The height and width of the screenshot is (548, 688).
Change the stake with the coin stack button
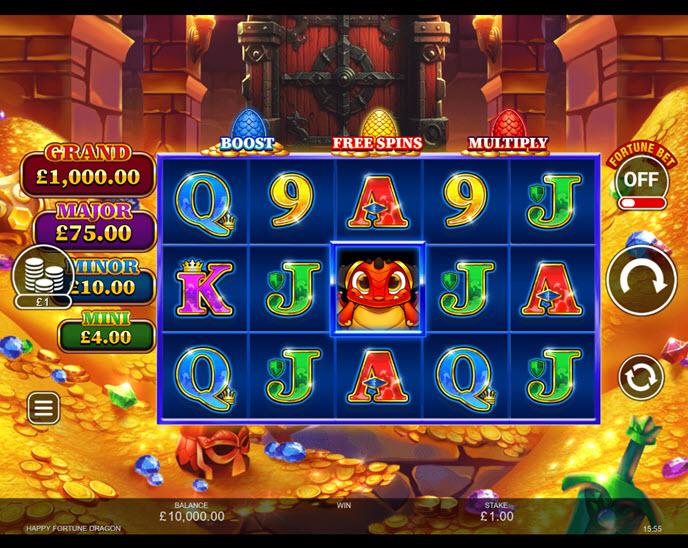point(43,273)
